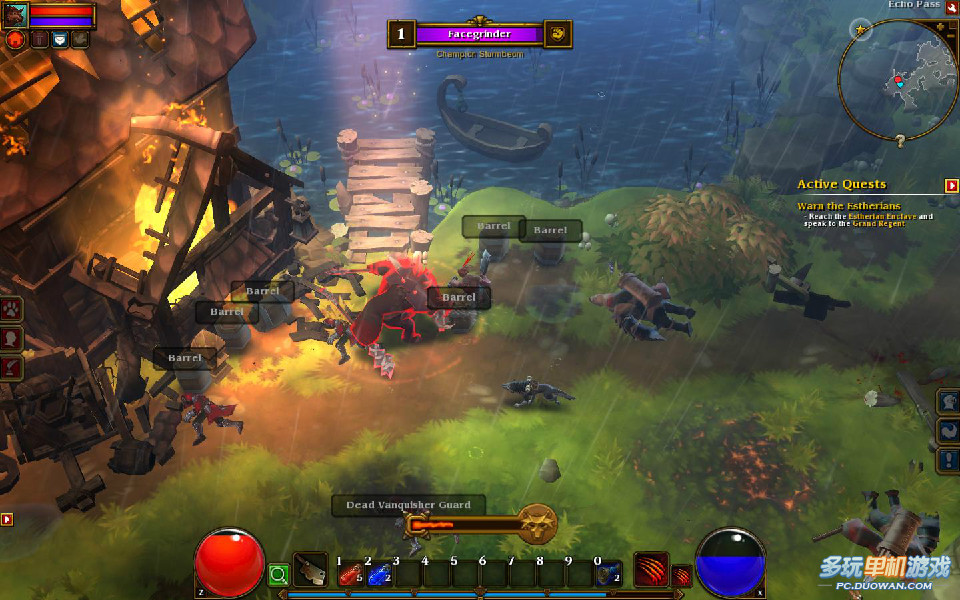The image size is (960, 600).
Task: Click the pet portrait in the corner
Action: tap(15, 15)
